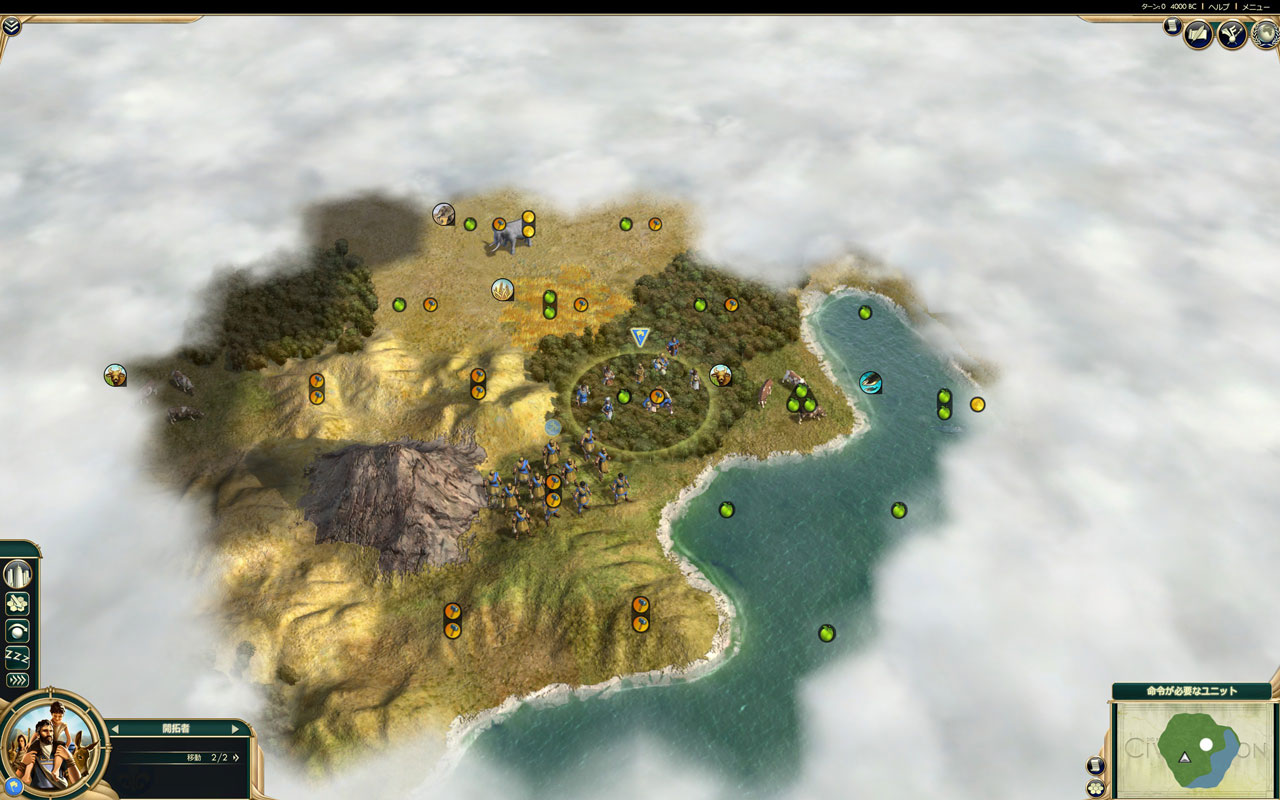Cycle to the previous unit with the left arrow
Image resolution: width=1280 pixels, height=800 pixels.
(114, 729)
